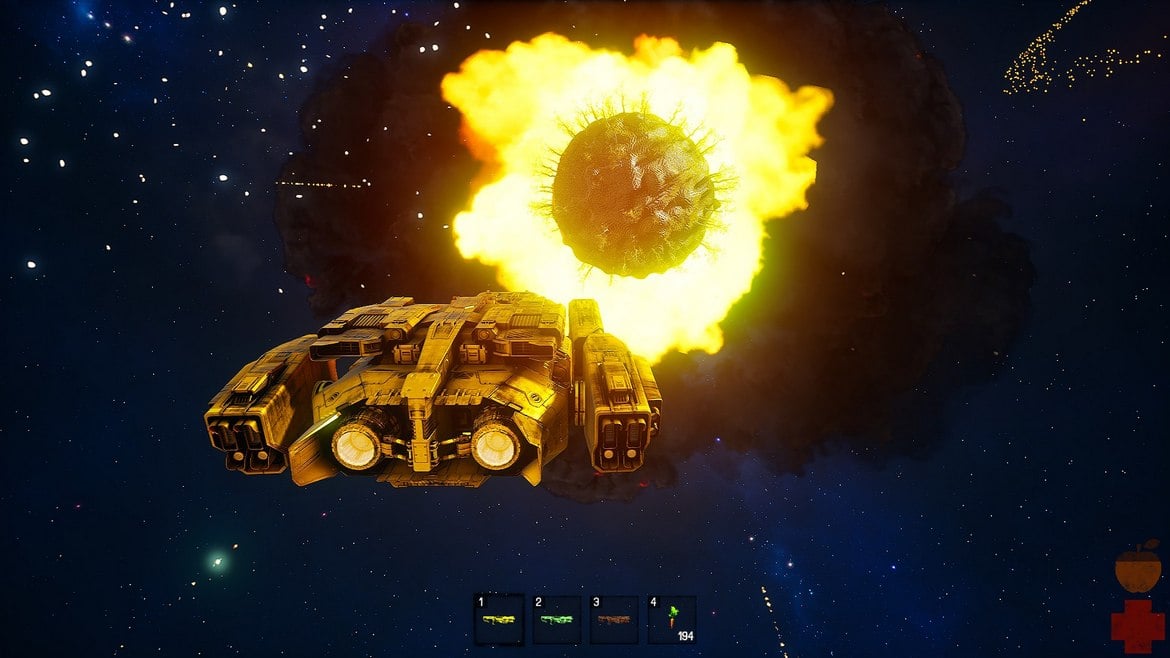The width and height of the screenshot is (1170, 658).
Task: Select the yellow gun in slot 1
Action: click(x=499, y=619)
